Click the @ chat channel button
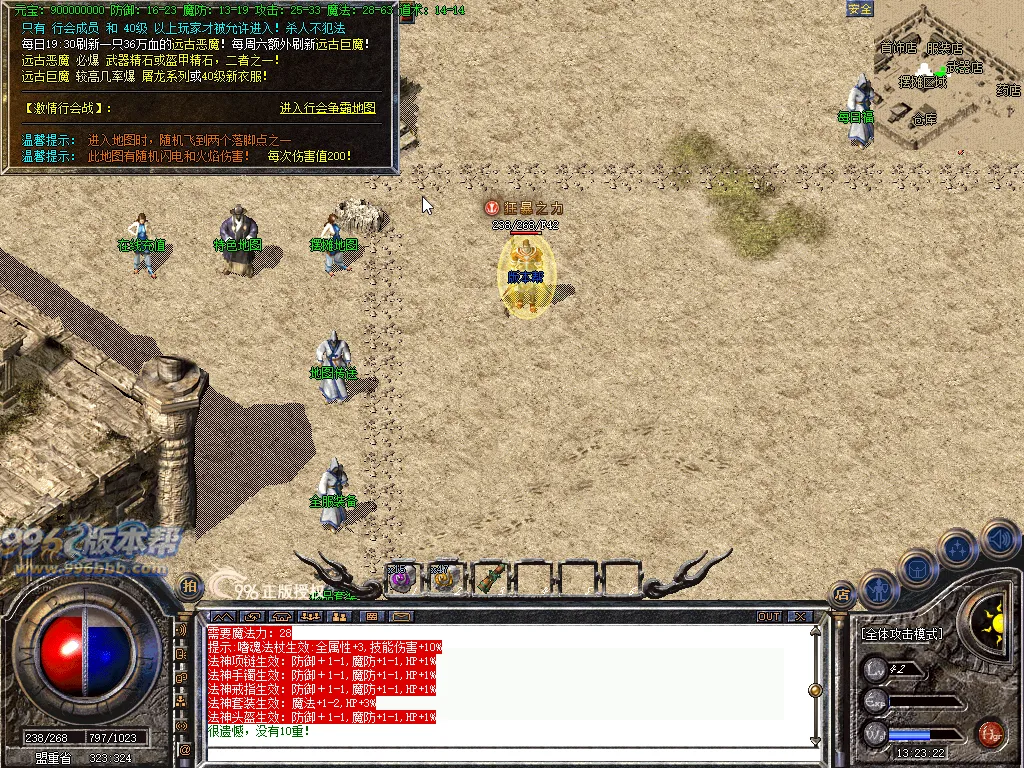Screen dimensions: 1024x768 pos(185,748)
